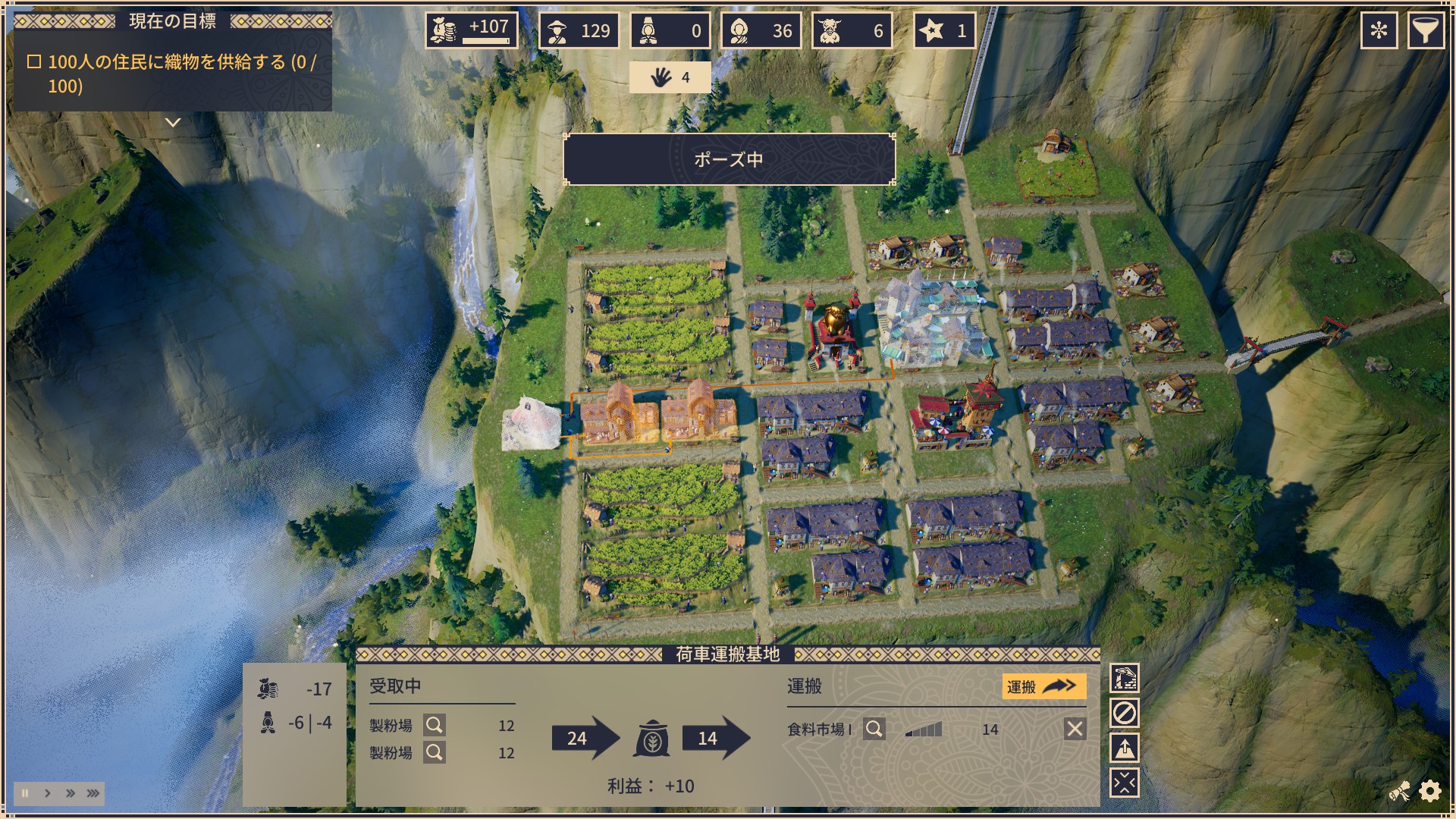Image resolution: width=1456 pixels, height=819 pixels.
Task: Open the funnel filter button
Action: 1426,30
